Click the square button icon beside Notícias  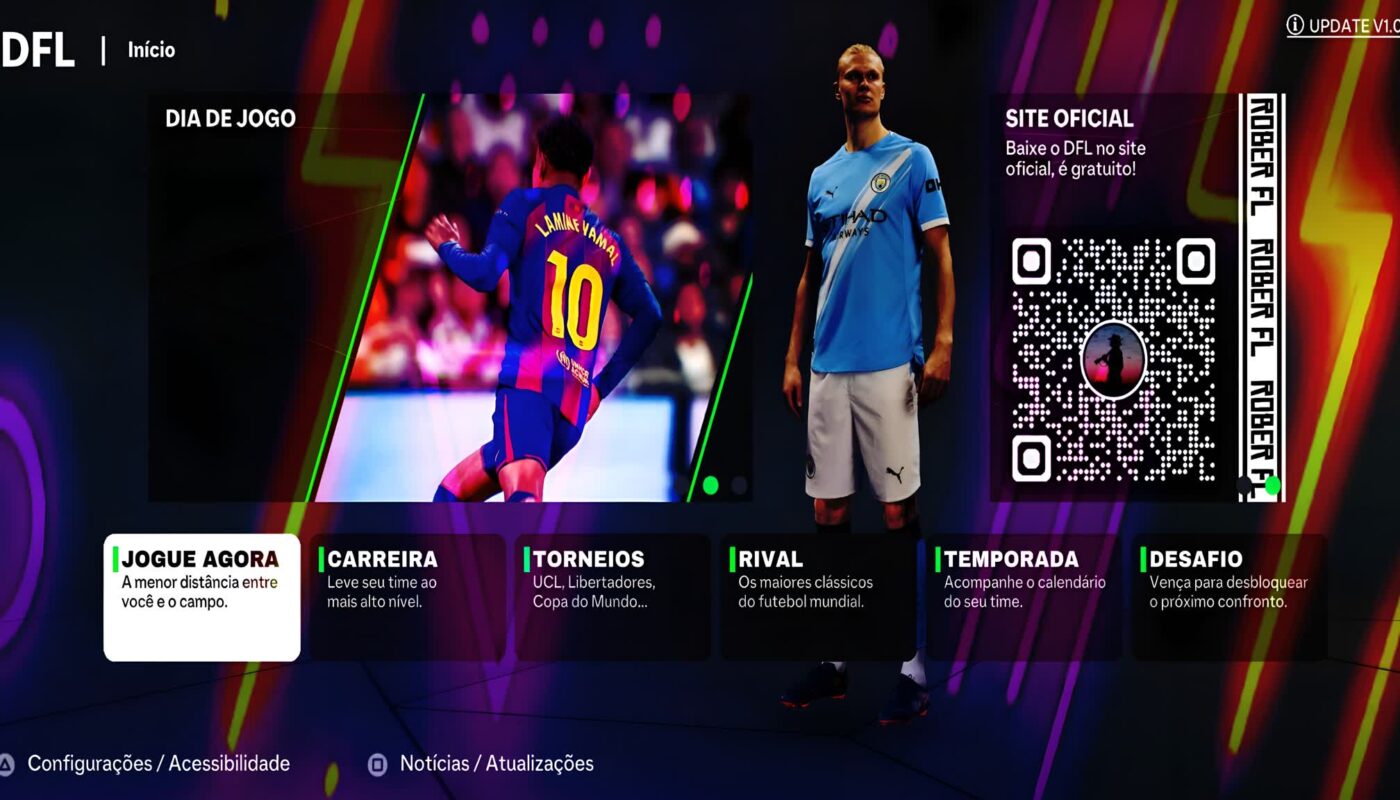pyautogui.click(x=376, y=763)
